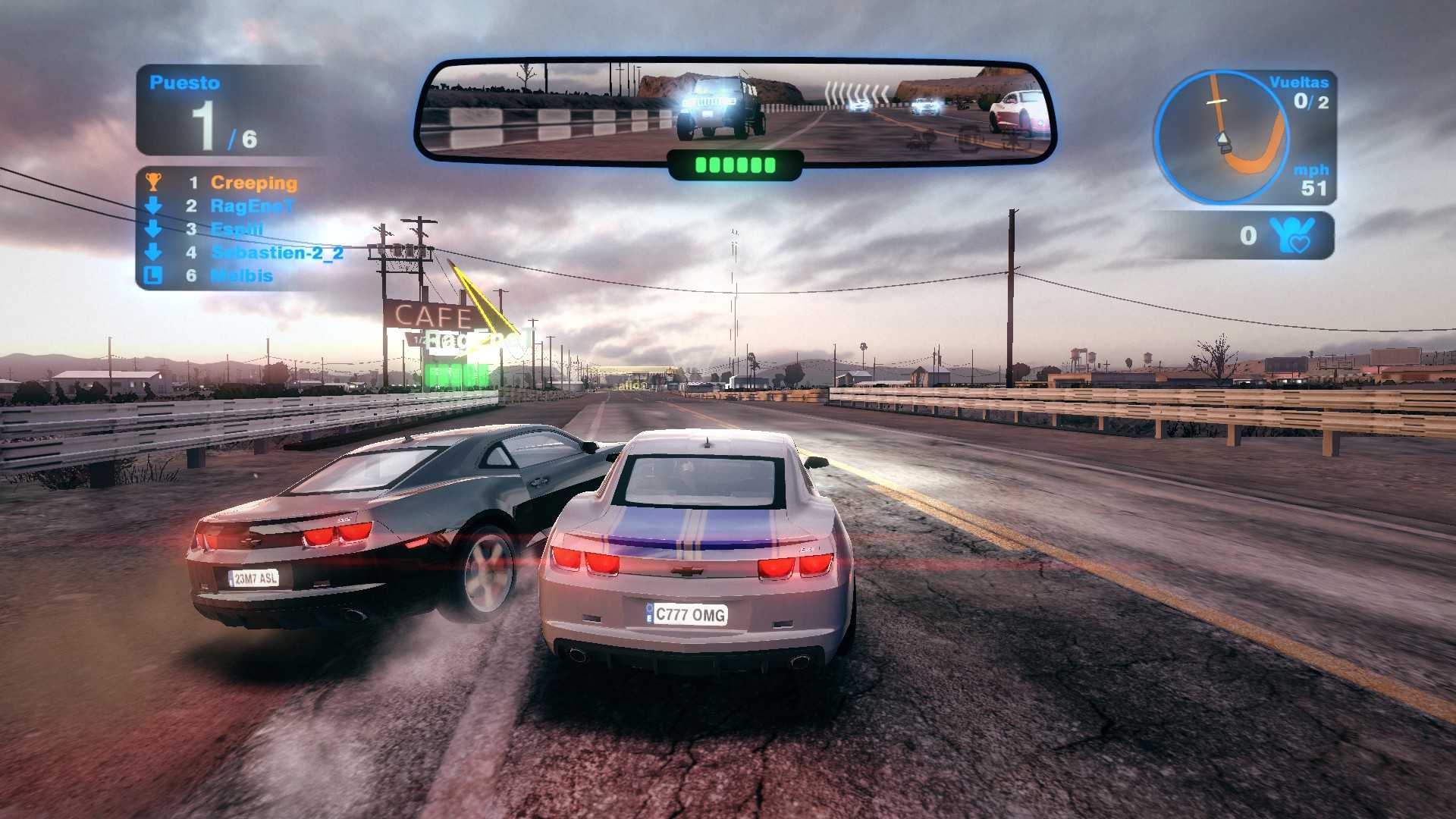Viewport: 1456px width, 819px height.
Task: Choose Melbis in the standings list
Action: click(241, 276)
